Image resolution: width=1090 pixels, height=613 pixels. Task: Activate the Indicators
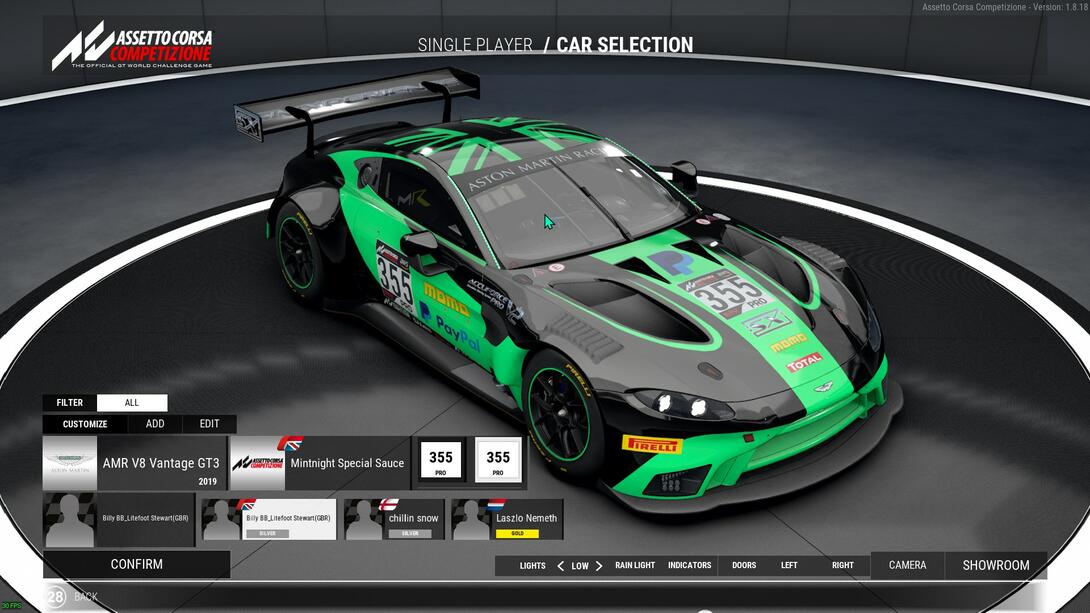pos(690,566)
